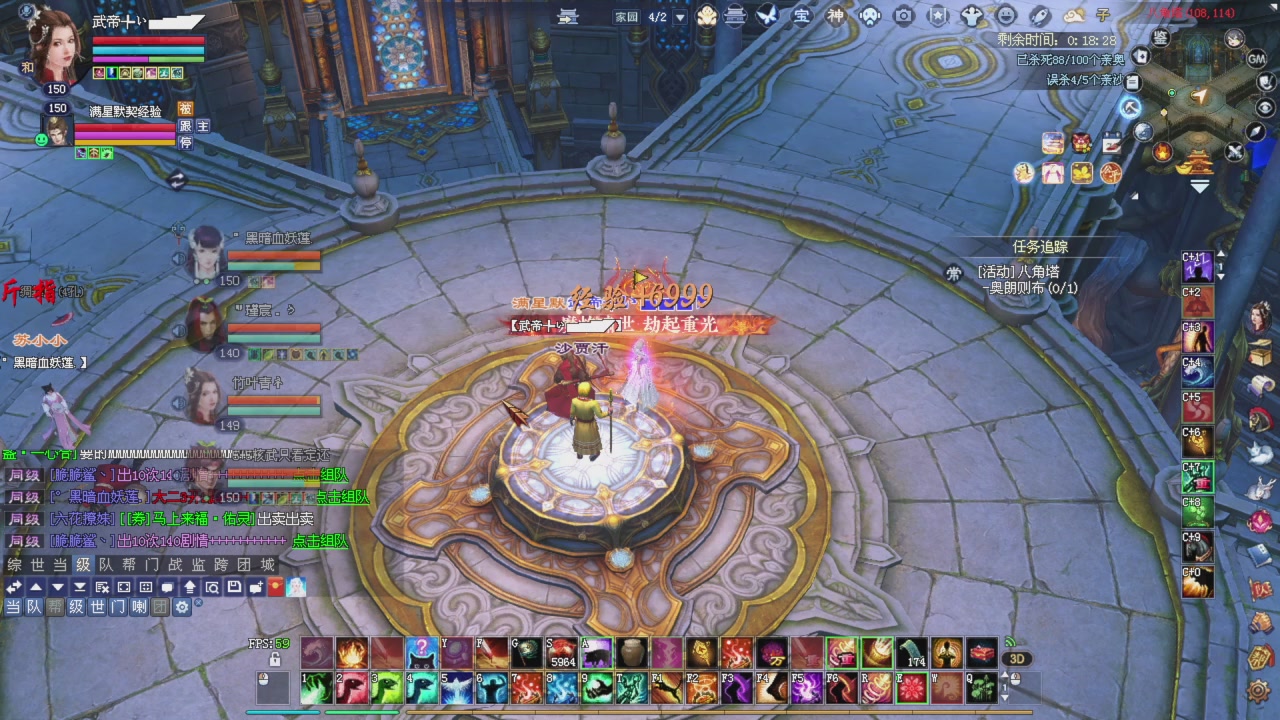This screenshot has width=1280, height=720.
Task: Toggle the hotbar lock icon
Action: 274,660
